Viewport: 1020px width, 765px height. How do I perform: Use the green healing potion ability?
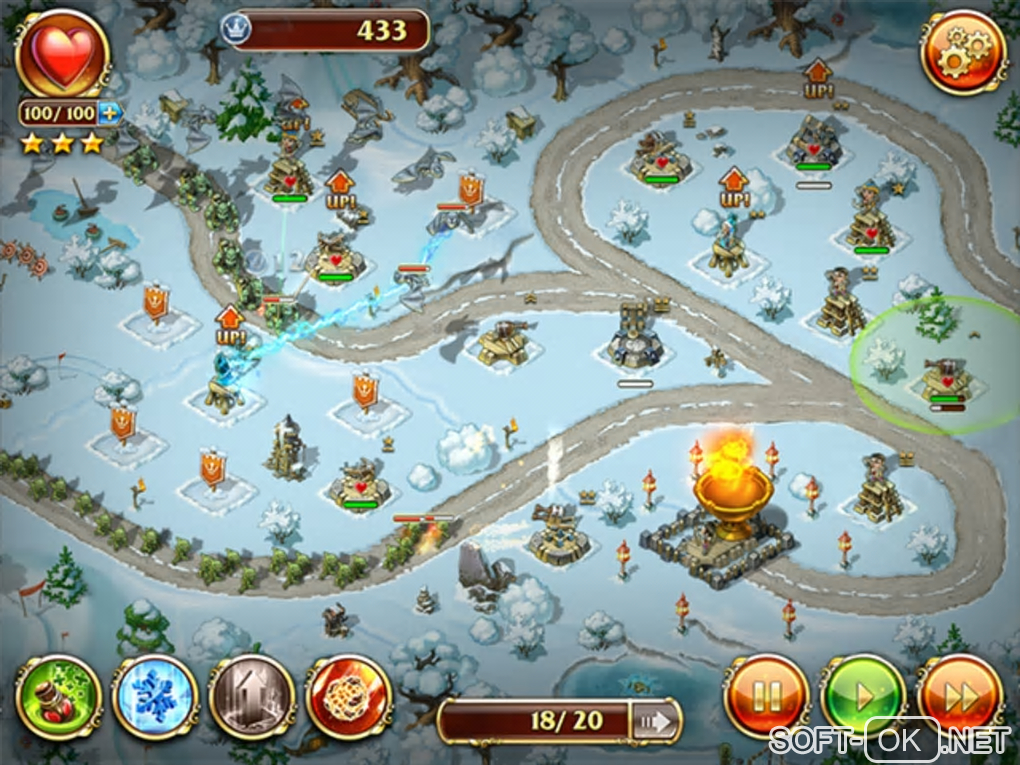[x=58, y=697]
